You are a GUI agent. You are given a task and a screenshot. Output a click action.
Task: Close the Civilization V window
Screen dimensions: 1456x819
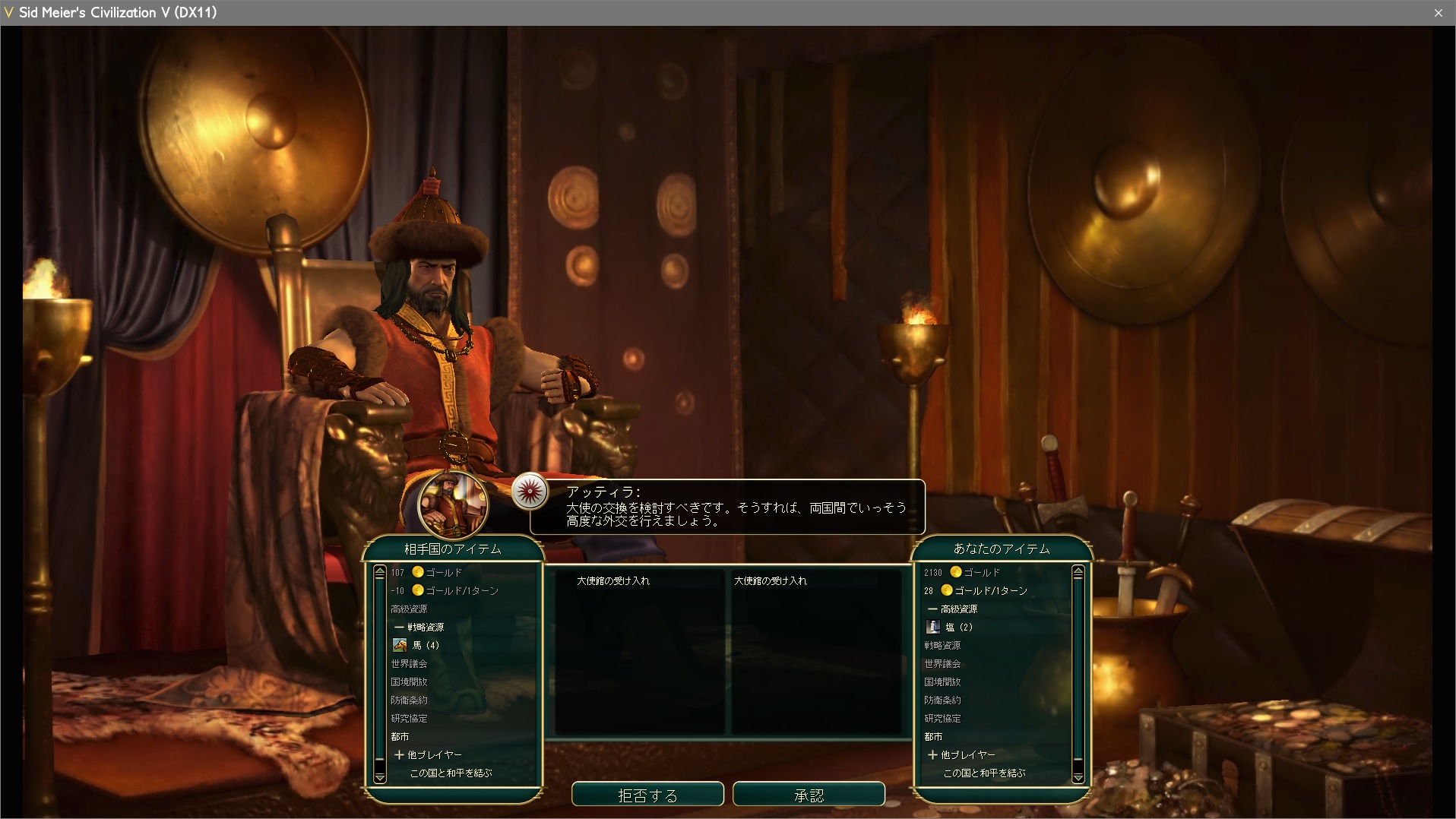coord(1438,12)
